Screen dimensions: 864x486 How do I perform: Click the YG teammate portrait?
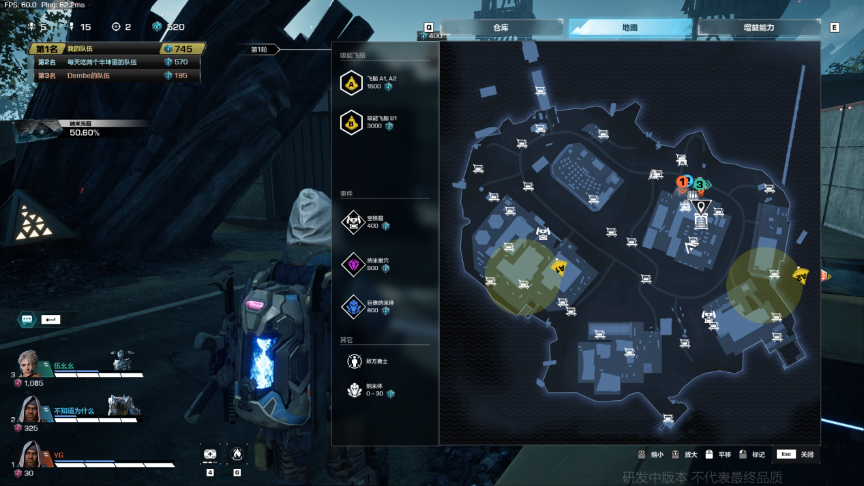pyautogui.click(x=32, y=454)
